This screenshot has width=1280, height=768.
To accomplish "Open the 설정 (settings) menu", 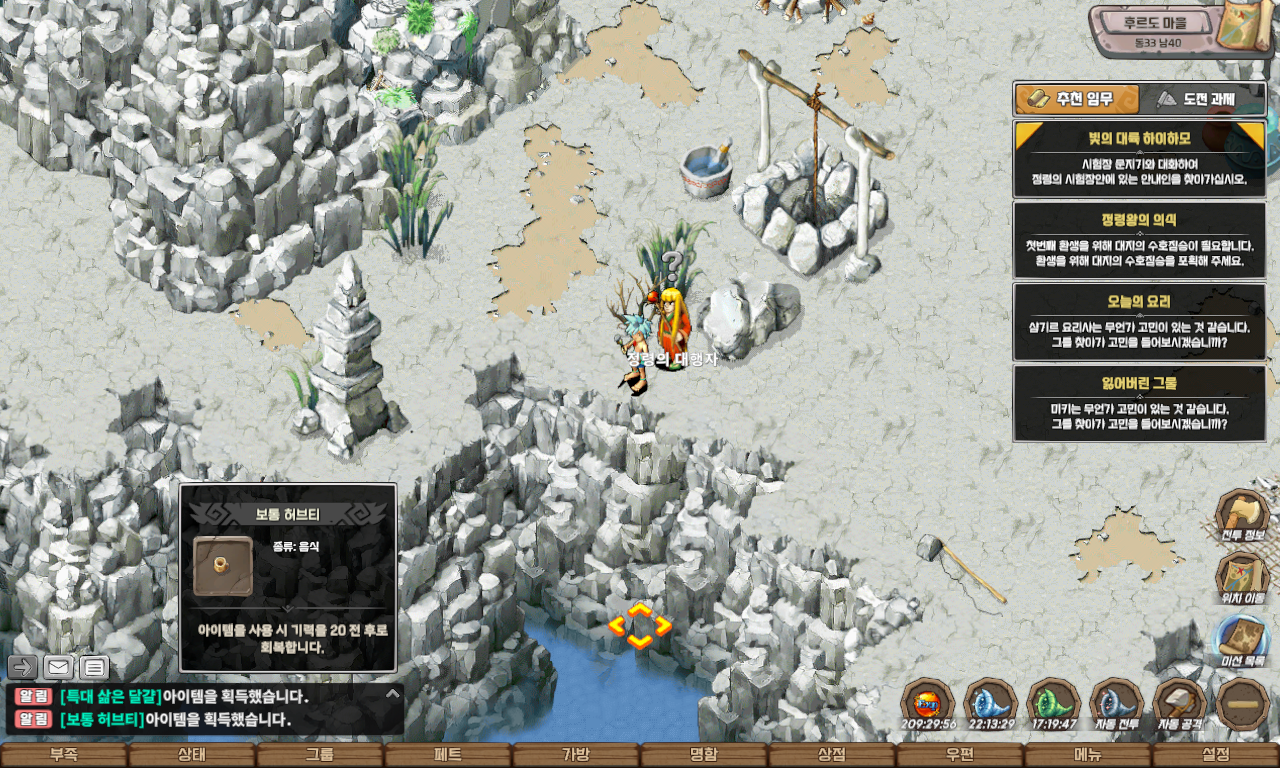I will point(1216,756).
